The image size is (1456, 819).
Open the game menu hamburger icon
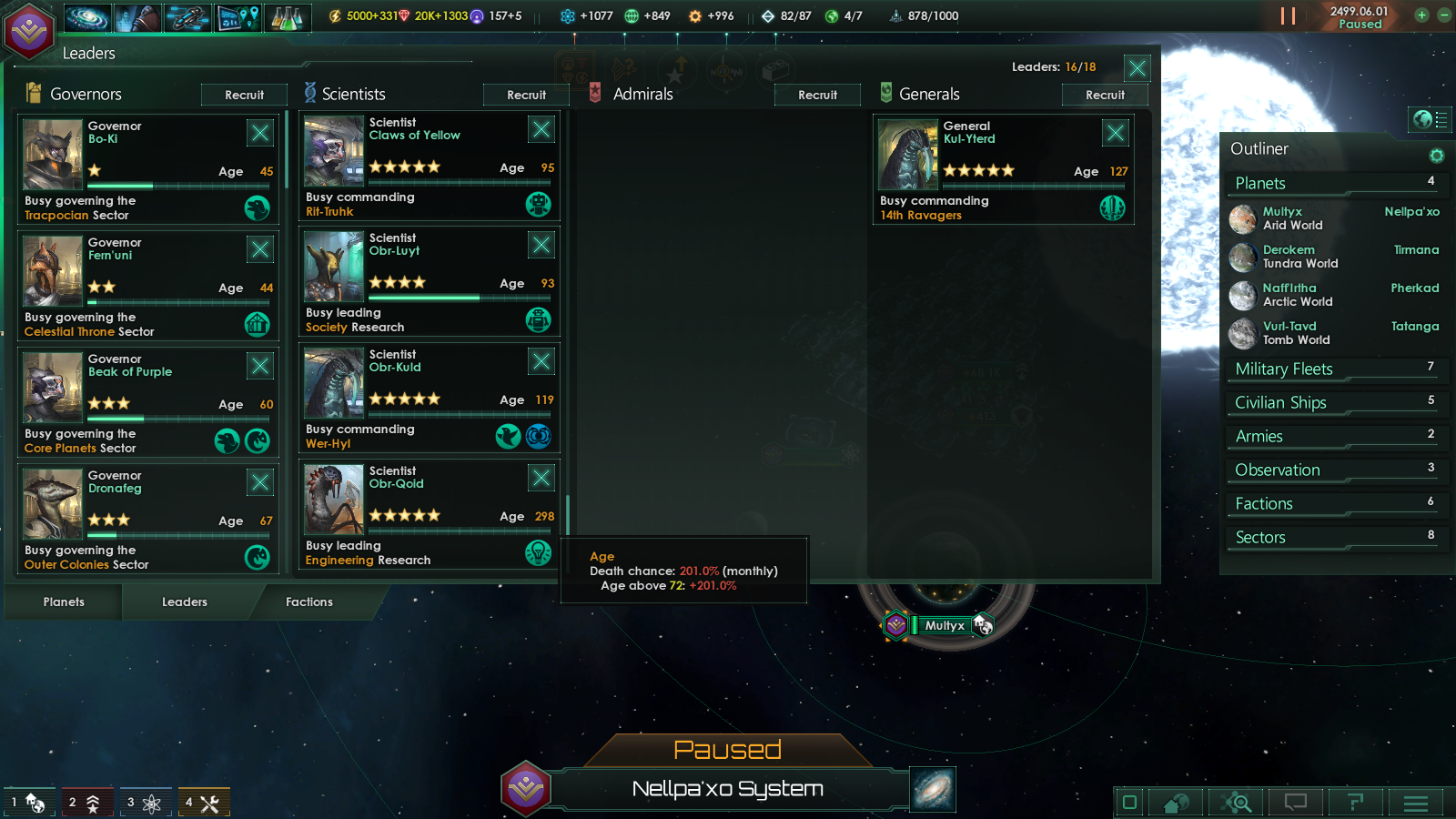pyautogui.click(x=1416, y=803)
